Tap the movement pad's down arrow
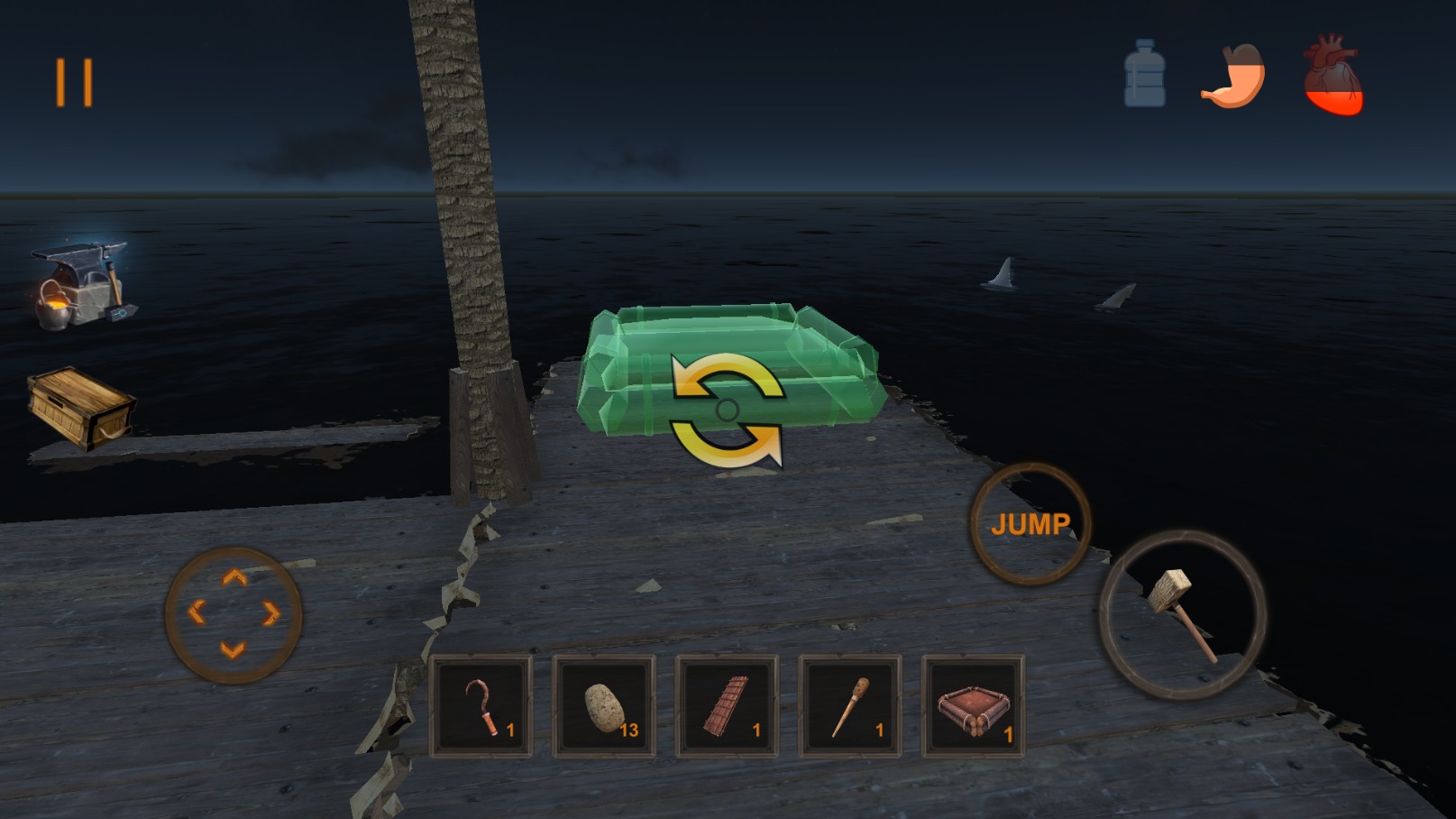This screenshot has width=1456, height=819. point(234,649)
